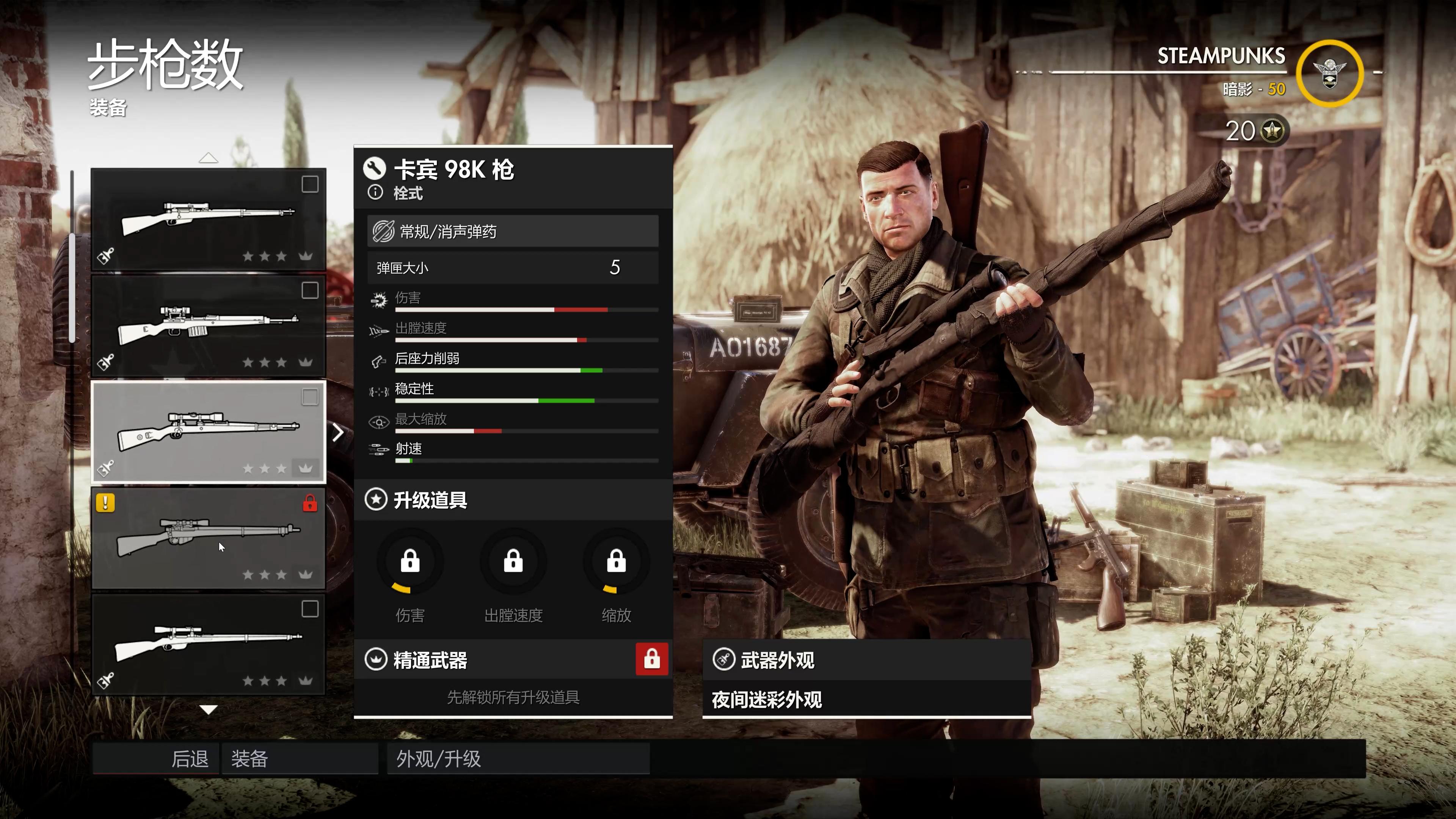Viewport: 1456px width, 819px height.
Task: Click the info icon beside 栓式
Action: (x=375, y=193)
